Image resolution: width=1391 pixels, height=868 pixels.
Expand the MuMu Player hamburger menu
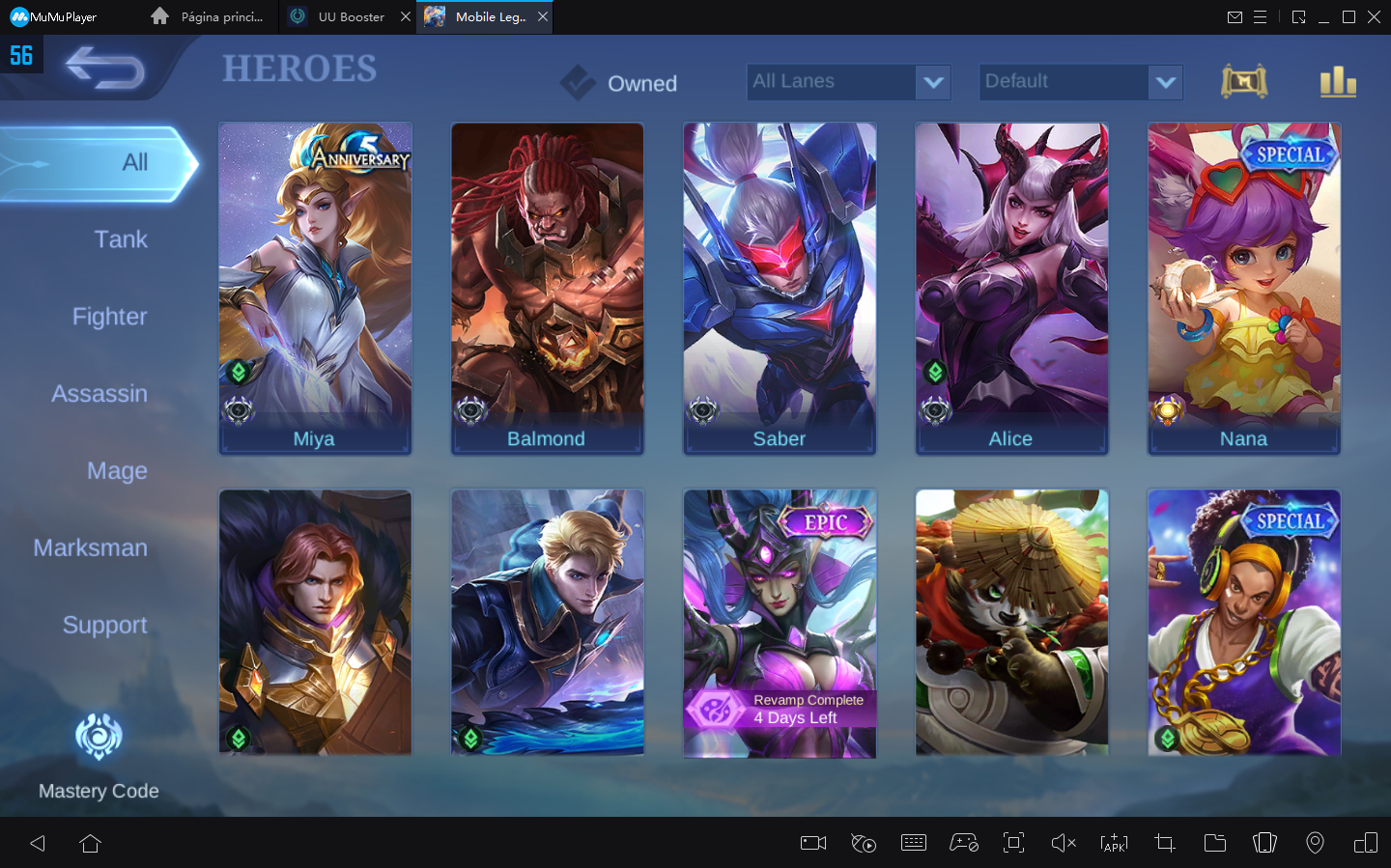coord(1261,16)
